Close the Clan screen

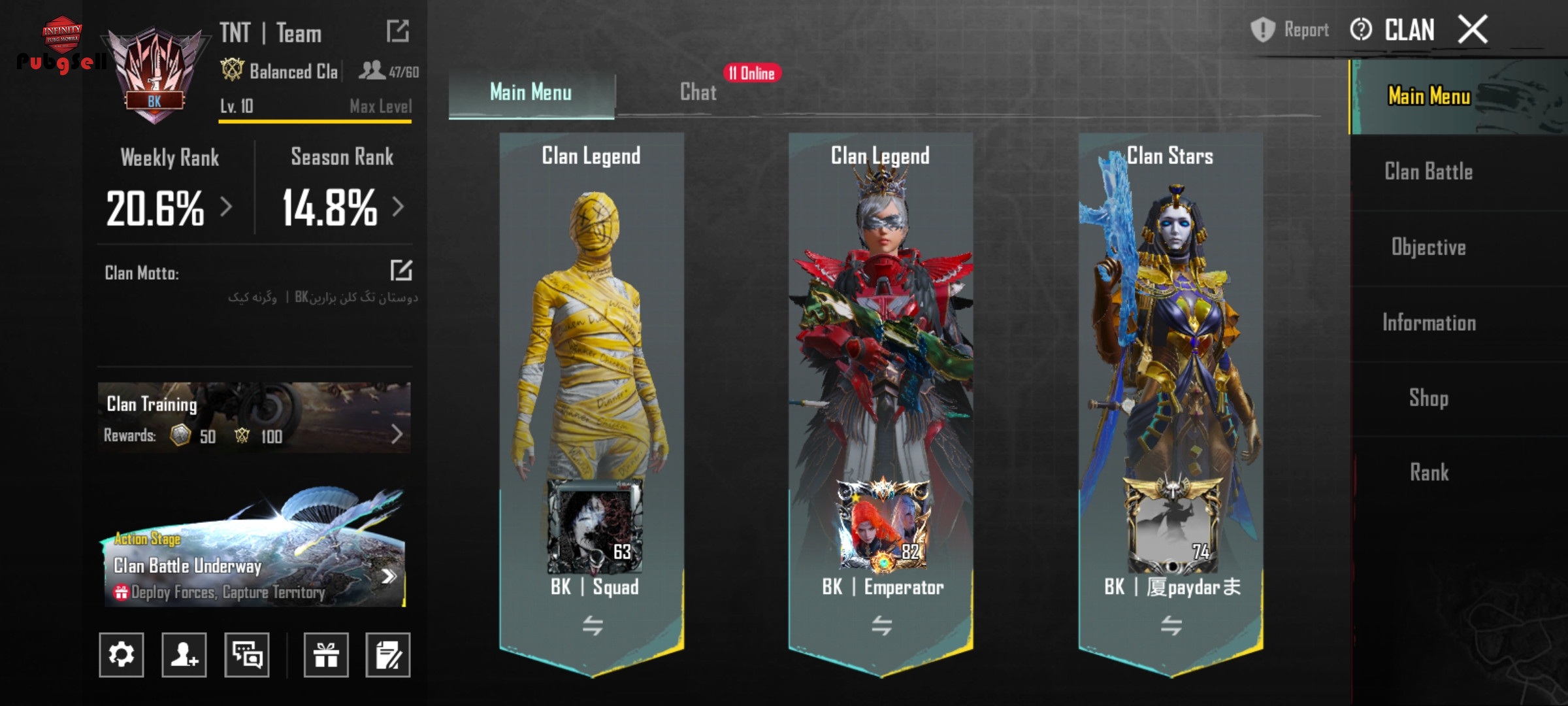pos(1473,30)
